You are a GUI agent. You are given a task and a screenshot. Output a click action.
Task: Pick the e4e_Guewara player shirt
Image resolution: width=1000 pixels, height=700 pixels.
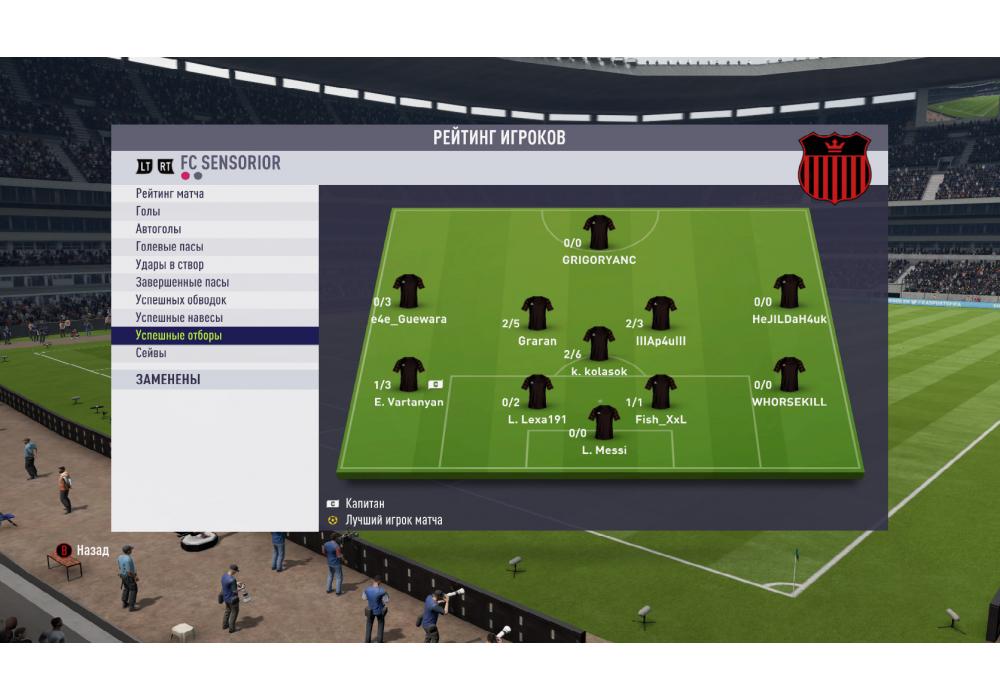pyautogui.click(x=408, y=291)
